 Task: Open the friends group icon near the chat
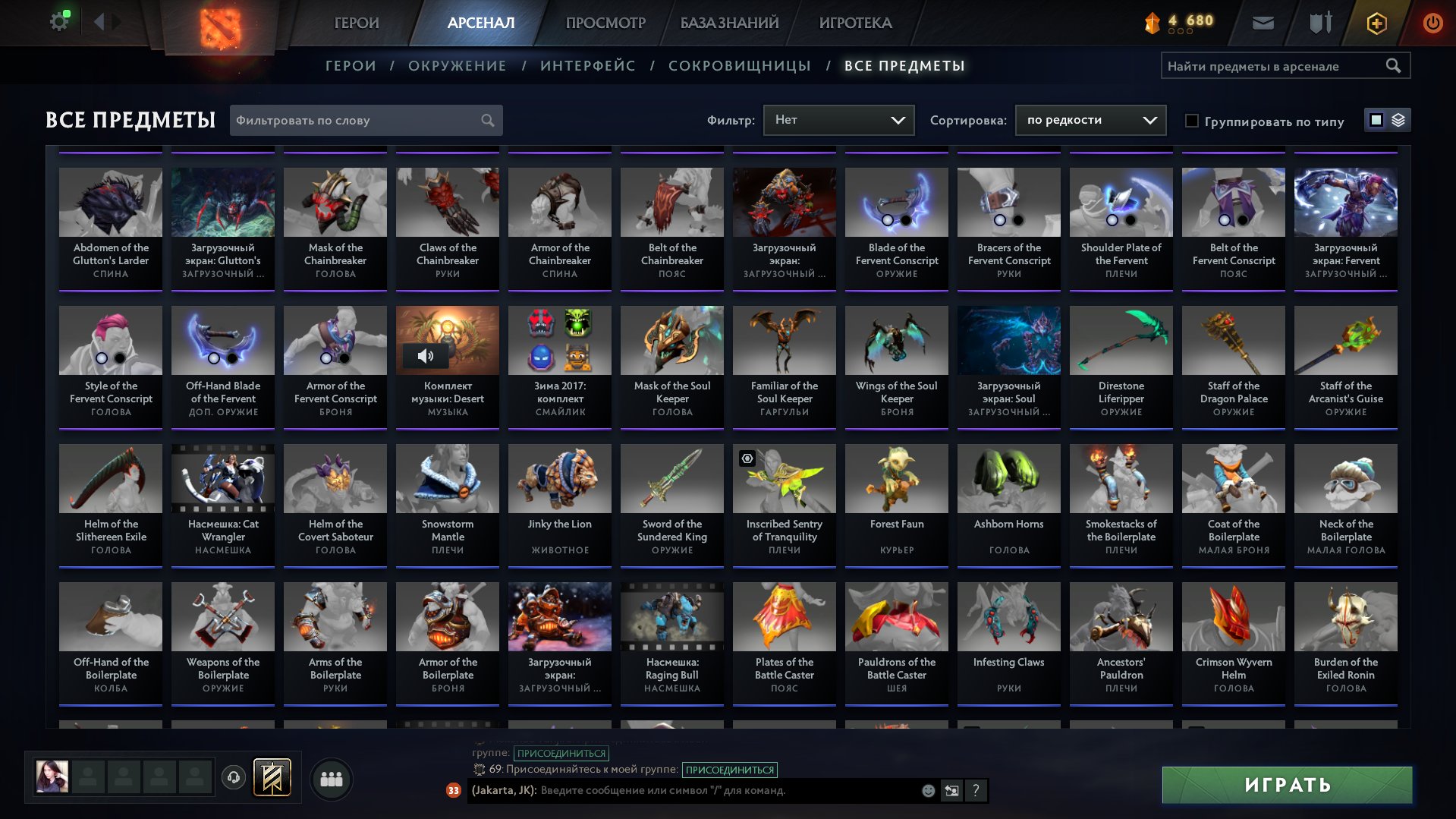(329, 778)
